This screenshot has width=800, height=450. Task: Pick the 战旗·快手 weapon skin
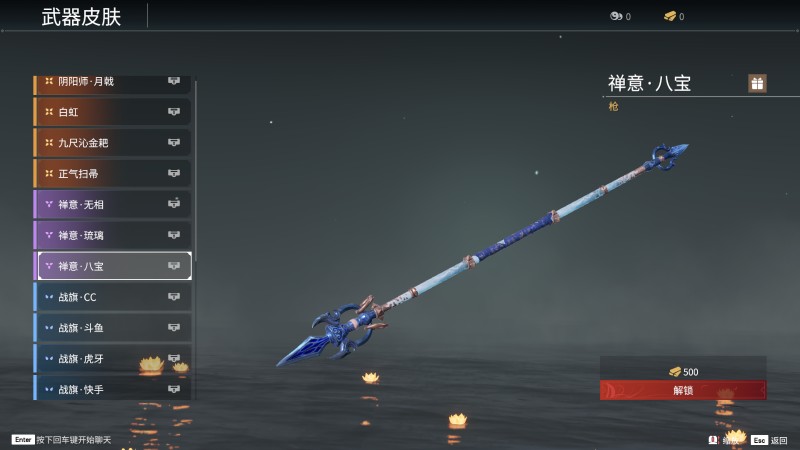[x=113, y=388]
